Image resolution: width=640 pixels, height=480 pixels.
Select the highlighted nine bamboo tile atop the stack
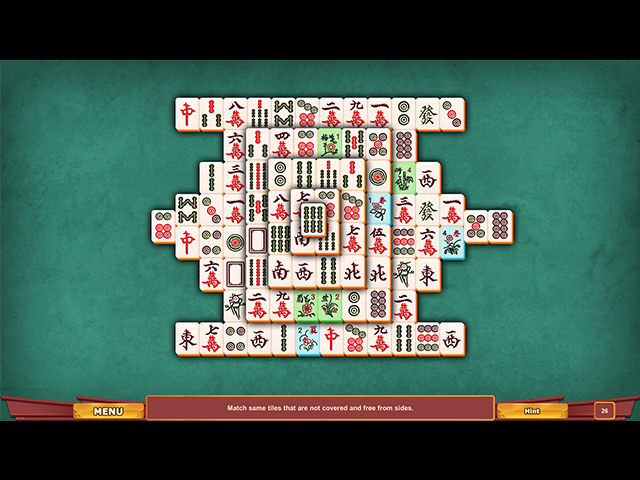(314, 219)
